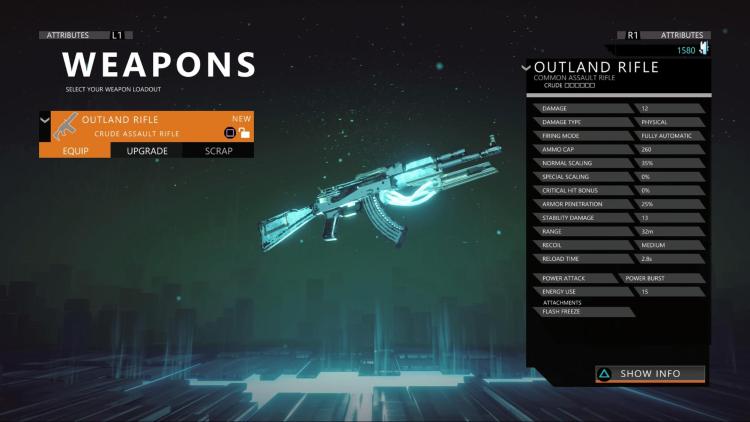The width and height of the screenshot is (750, 422).
Task: Open the Upgrade option for the rifle
Action: 147,151
